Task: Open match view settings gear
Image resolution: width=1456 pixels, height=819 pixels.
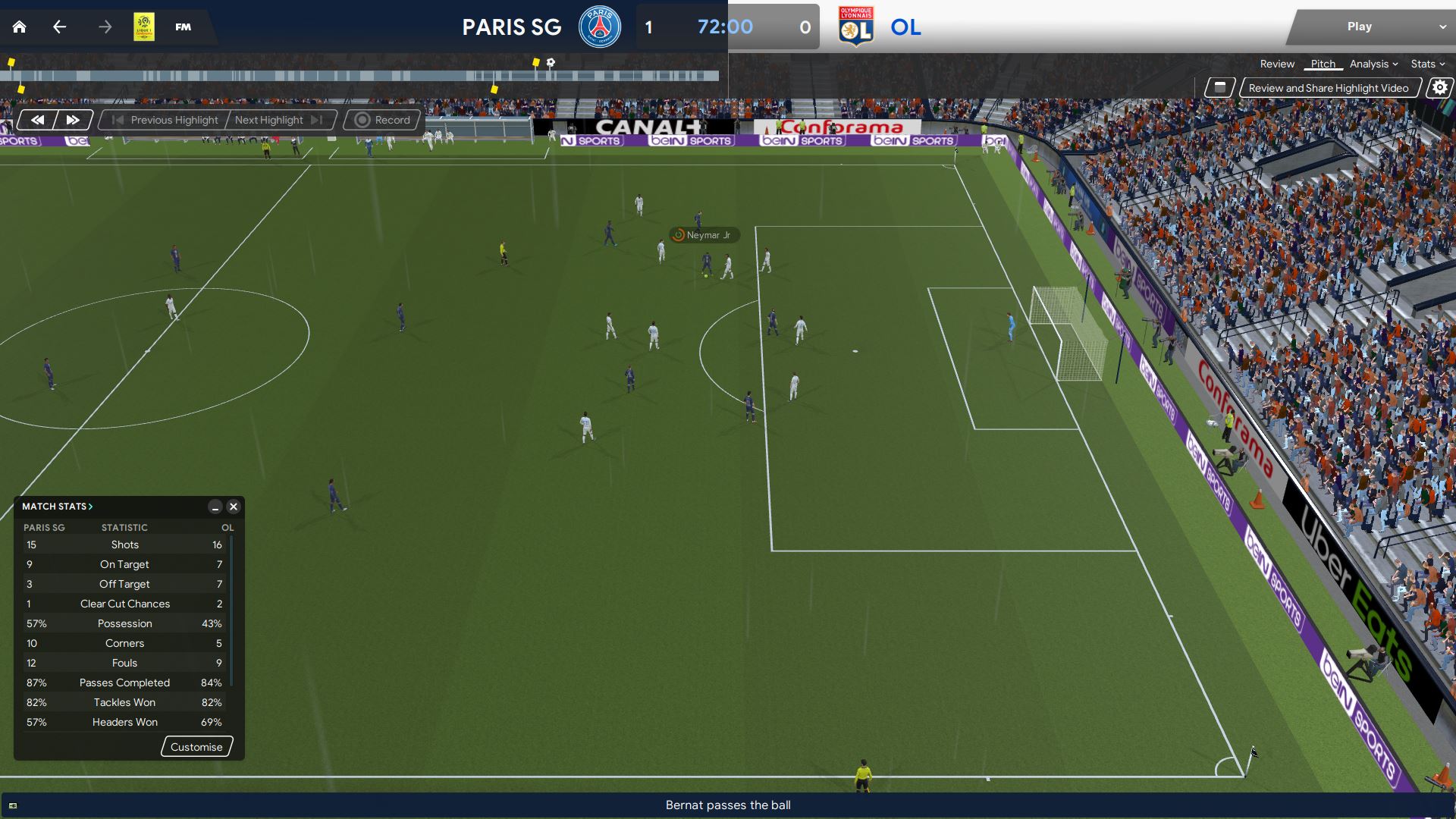Action: [1439, 88]
